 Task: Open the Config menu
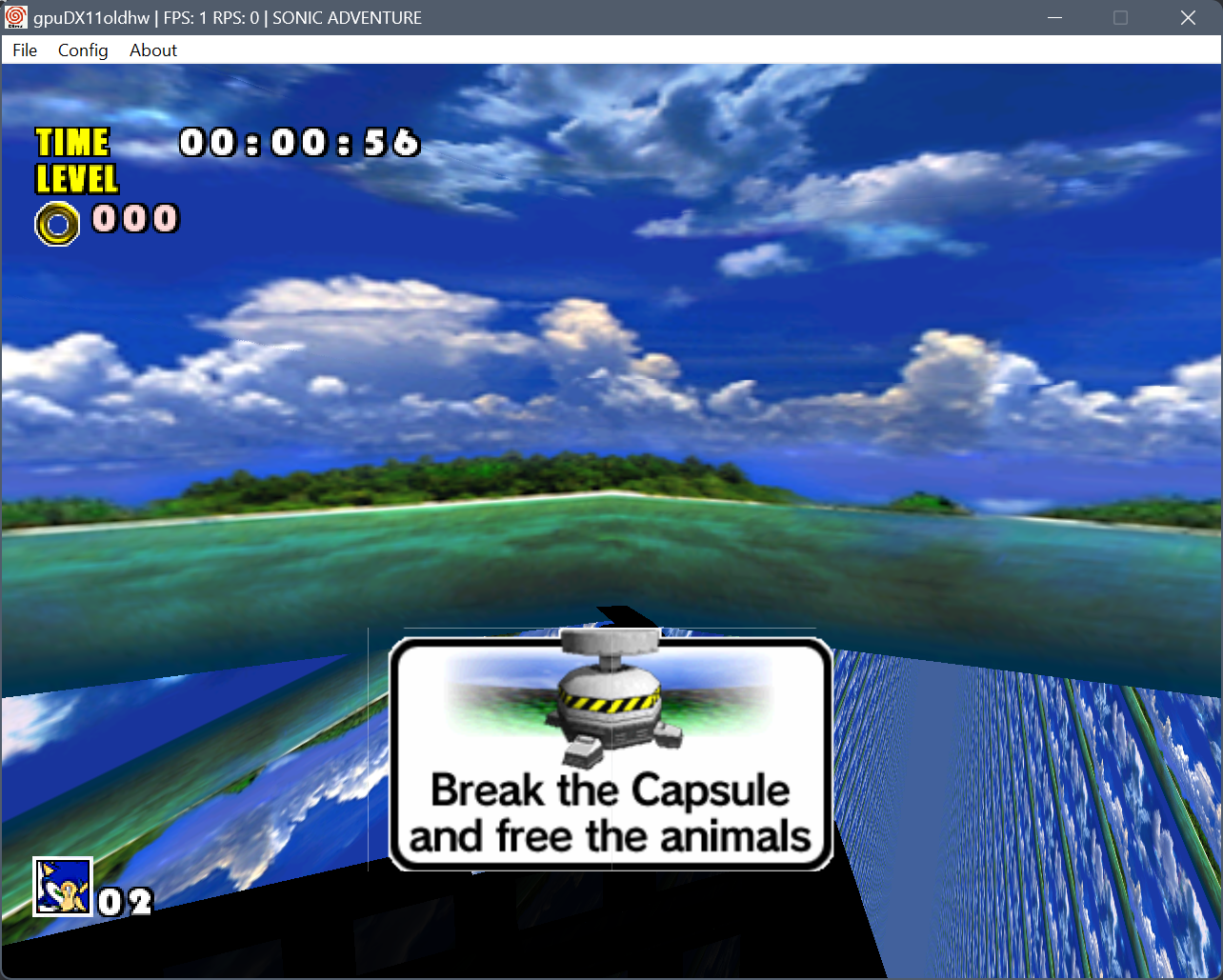(83, 50)
